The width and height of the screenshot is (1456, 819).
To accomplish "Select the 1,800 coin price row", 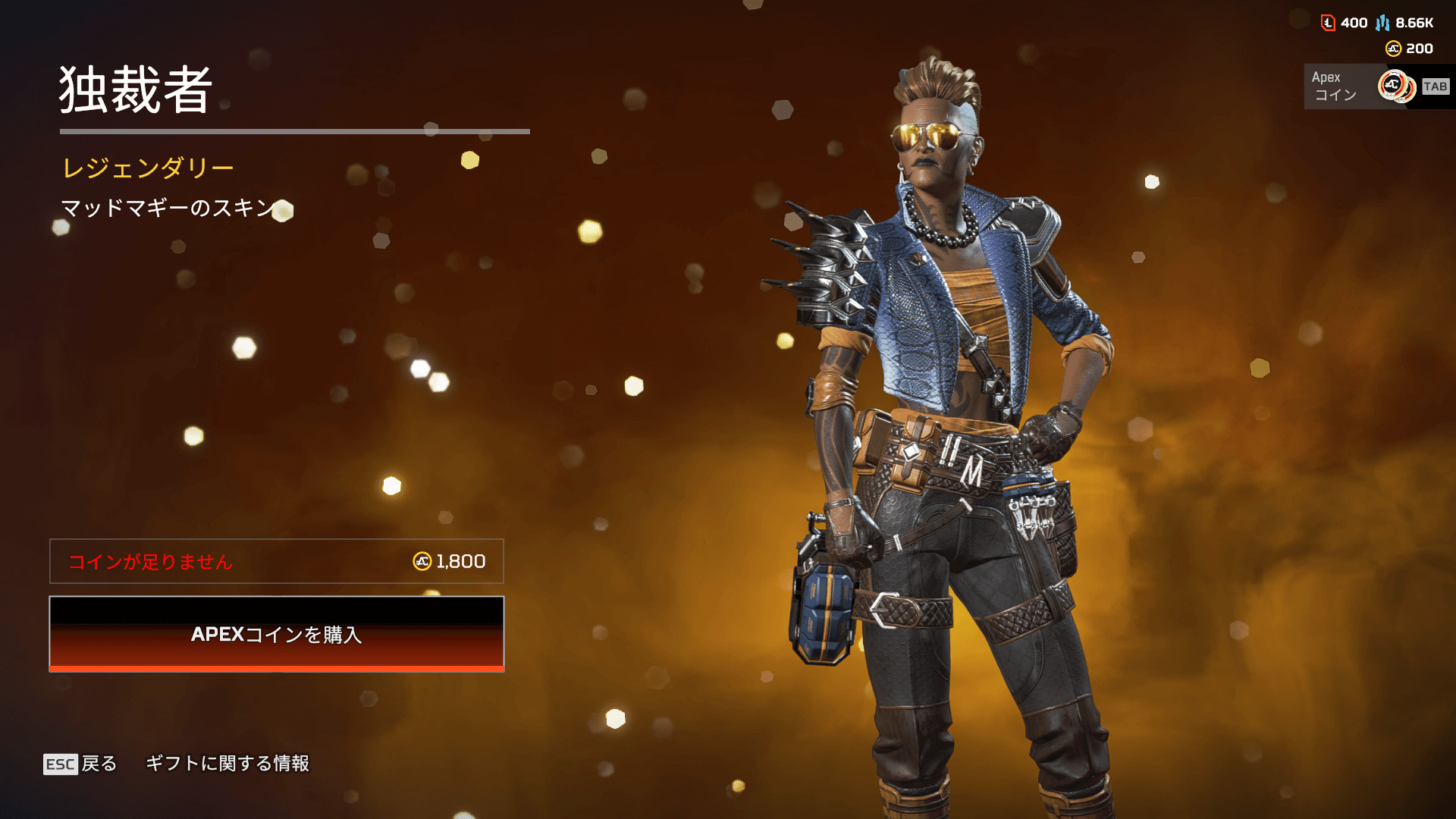I will (277, 561).
